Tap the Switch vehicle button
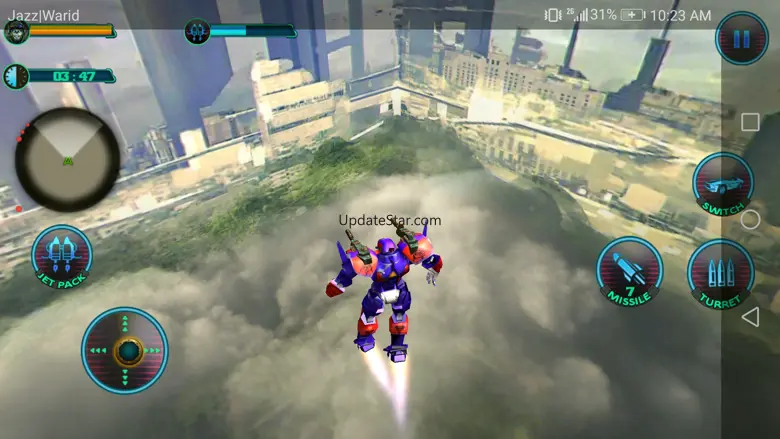This screenshot has height=439, width=780. click(723, 184)
